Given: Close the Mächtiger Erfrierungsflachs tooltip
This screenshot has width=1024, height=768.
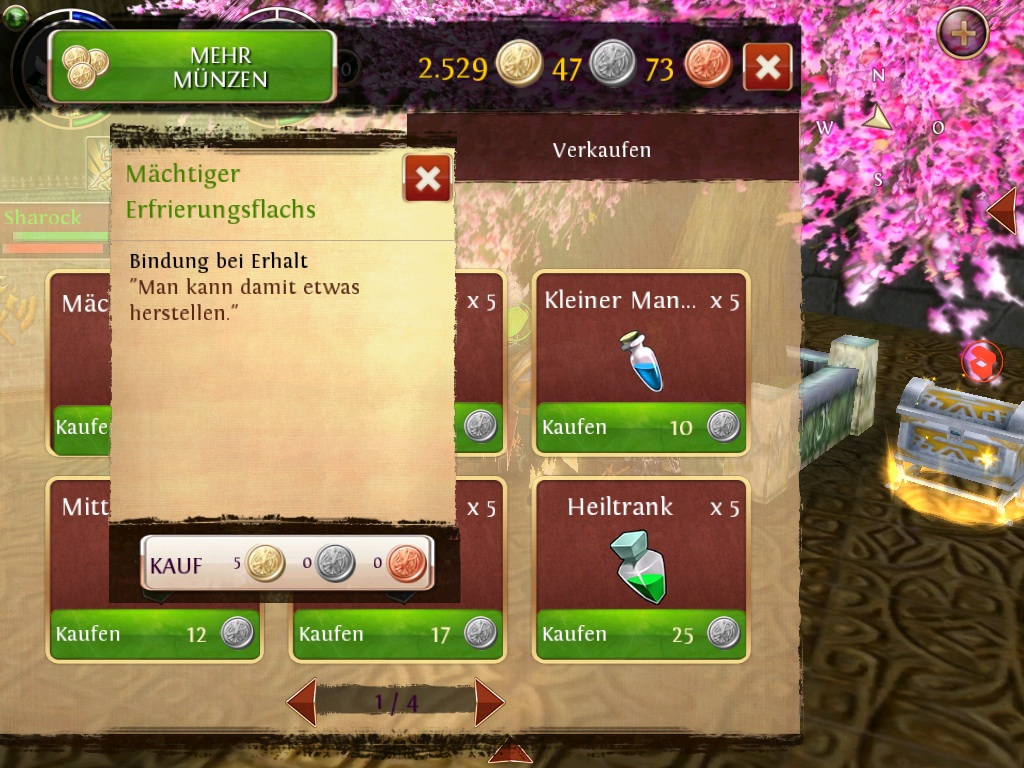Looking at the screenshot, I should pyautogui.click(x=427, y=179).
